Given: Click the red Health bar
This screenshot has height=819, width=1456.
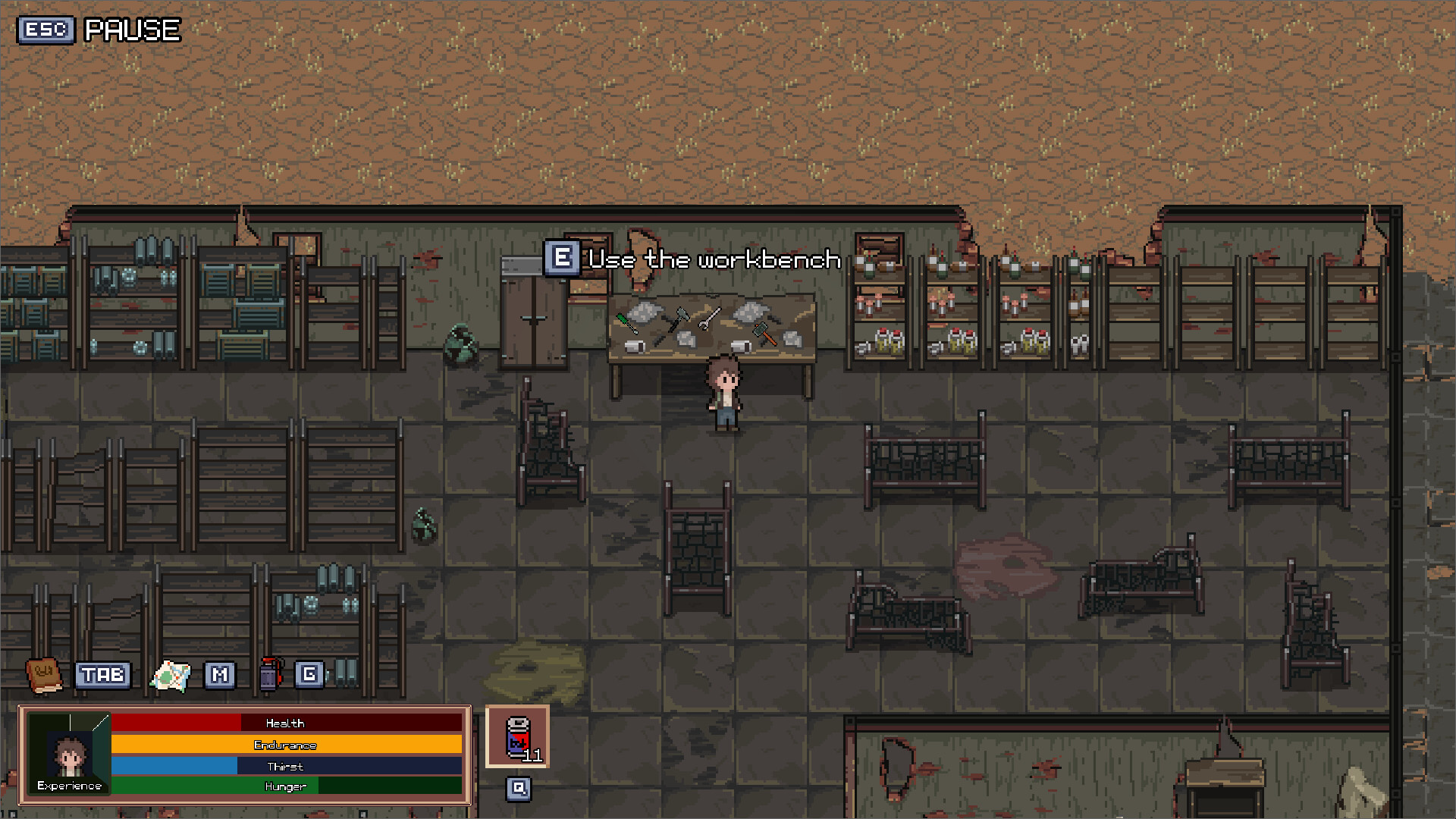Looking at the screenshot, I should coord(286,723).
